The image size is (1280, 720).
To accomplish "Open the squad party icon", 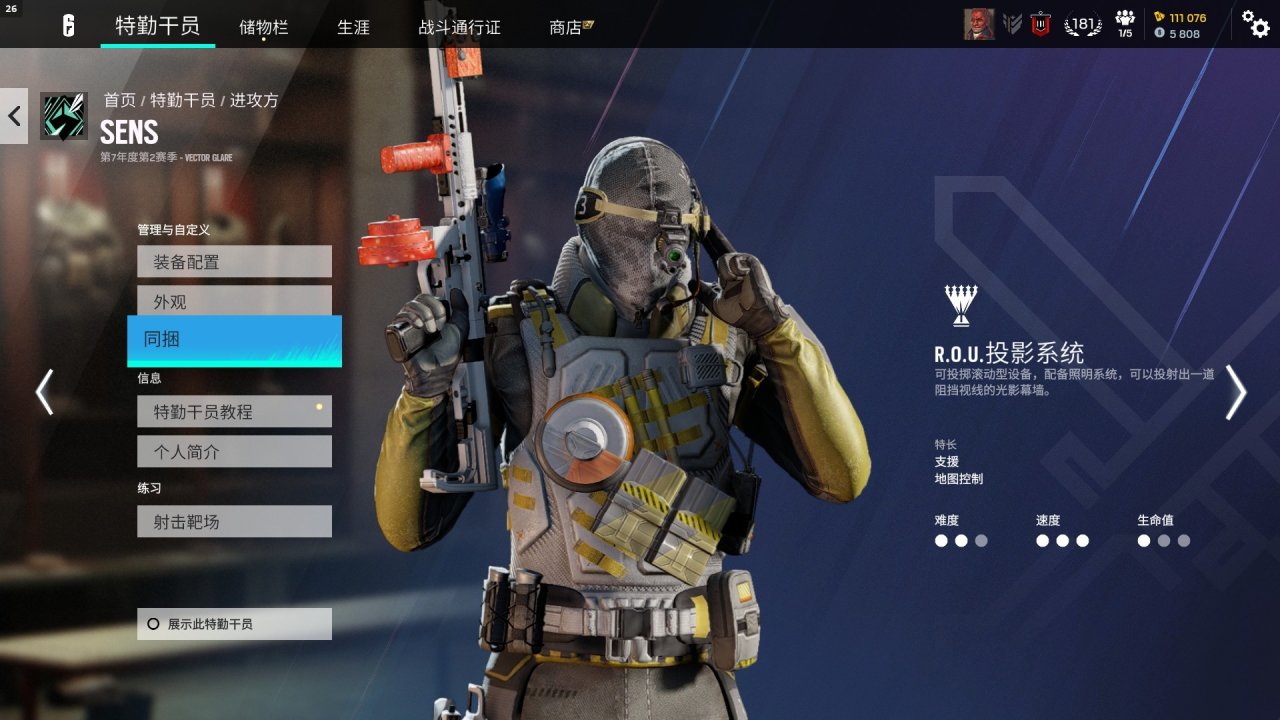I will (x=1125, y=24).
